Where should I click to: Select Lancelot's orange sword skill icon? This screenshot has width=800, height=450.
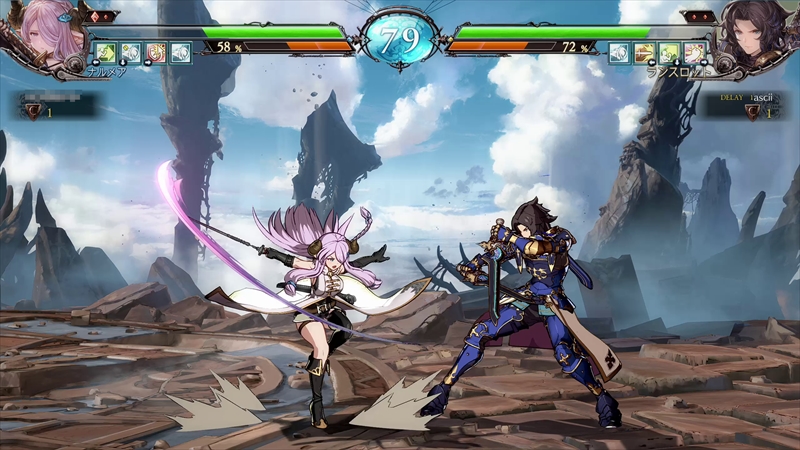point(645,52)
